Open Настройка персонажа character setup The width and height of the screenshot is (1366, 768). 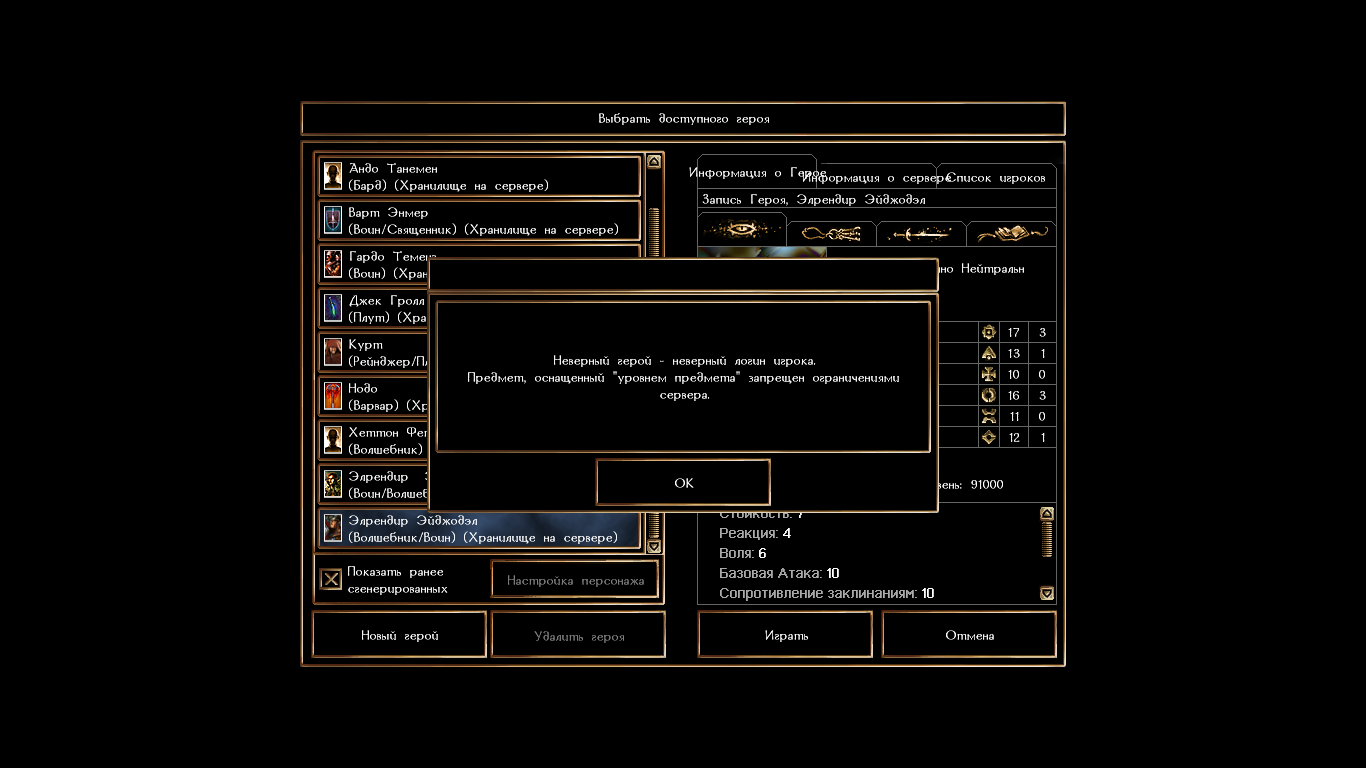575,580
